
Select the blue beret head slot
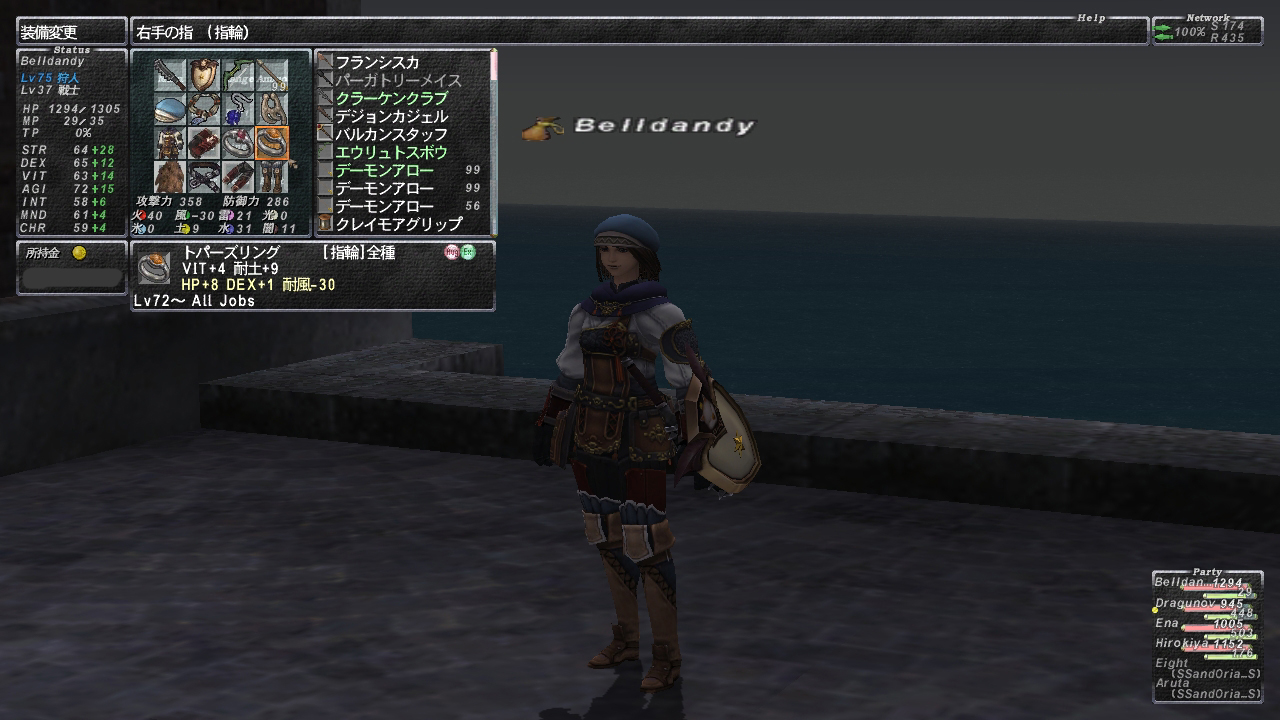(x=170, y=109)
